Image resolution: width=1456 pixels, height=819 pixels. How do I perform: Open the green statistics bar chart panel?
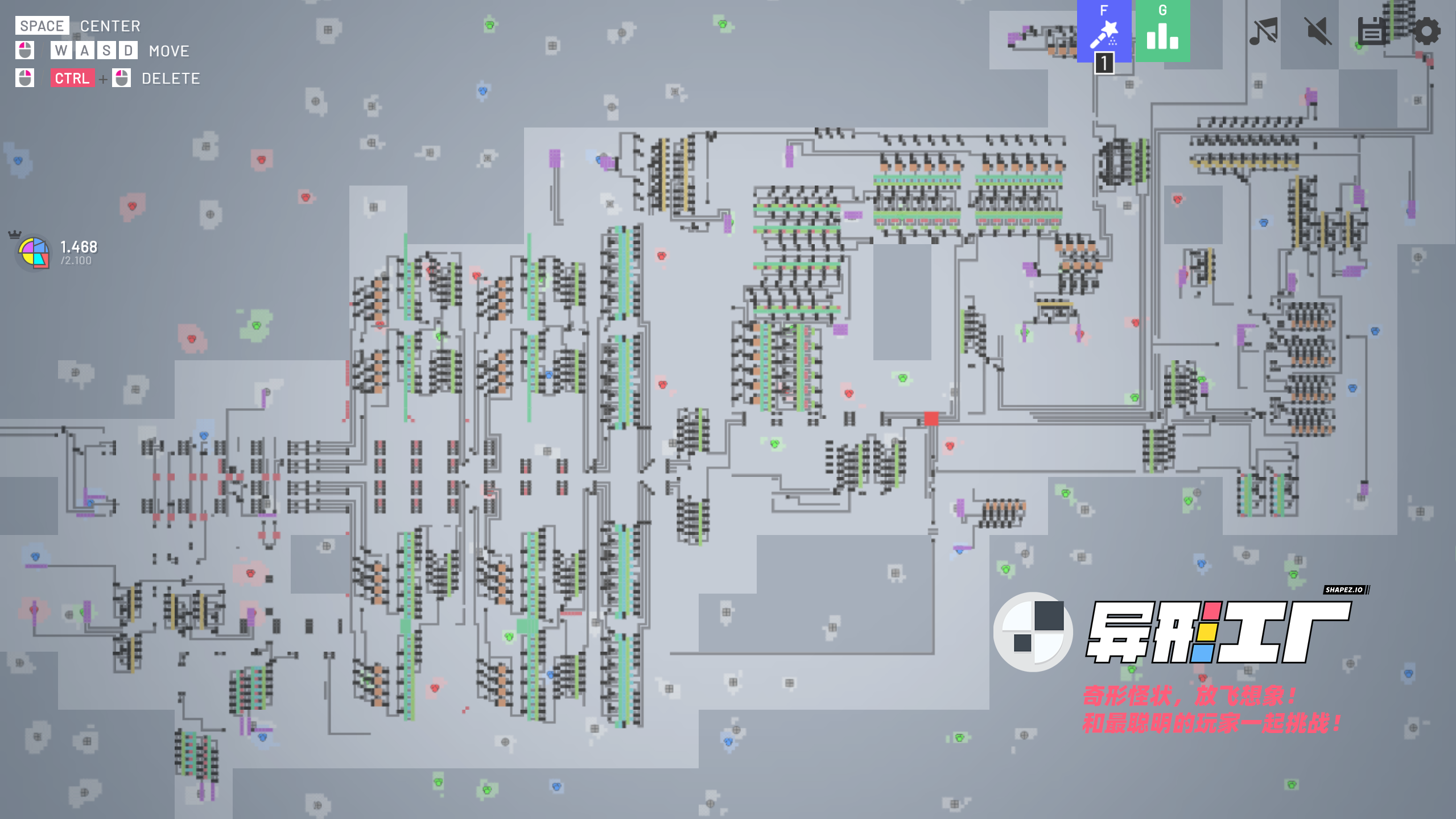tap(1162, 31)
